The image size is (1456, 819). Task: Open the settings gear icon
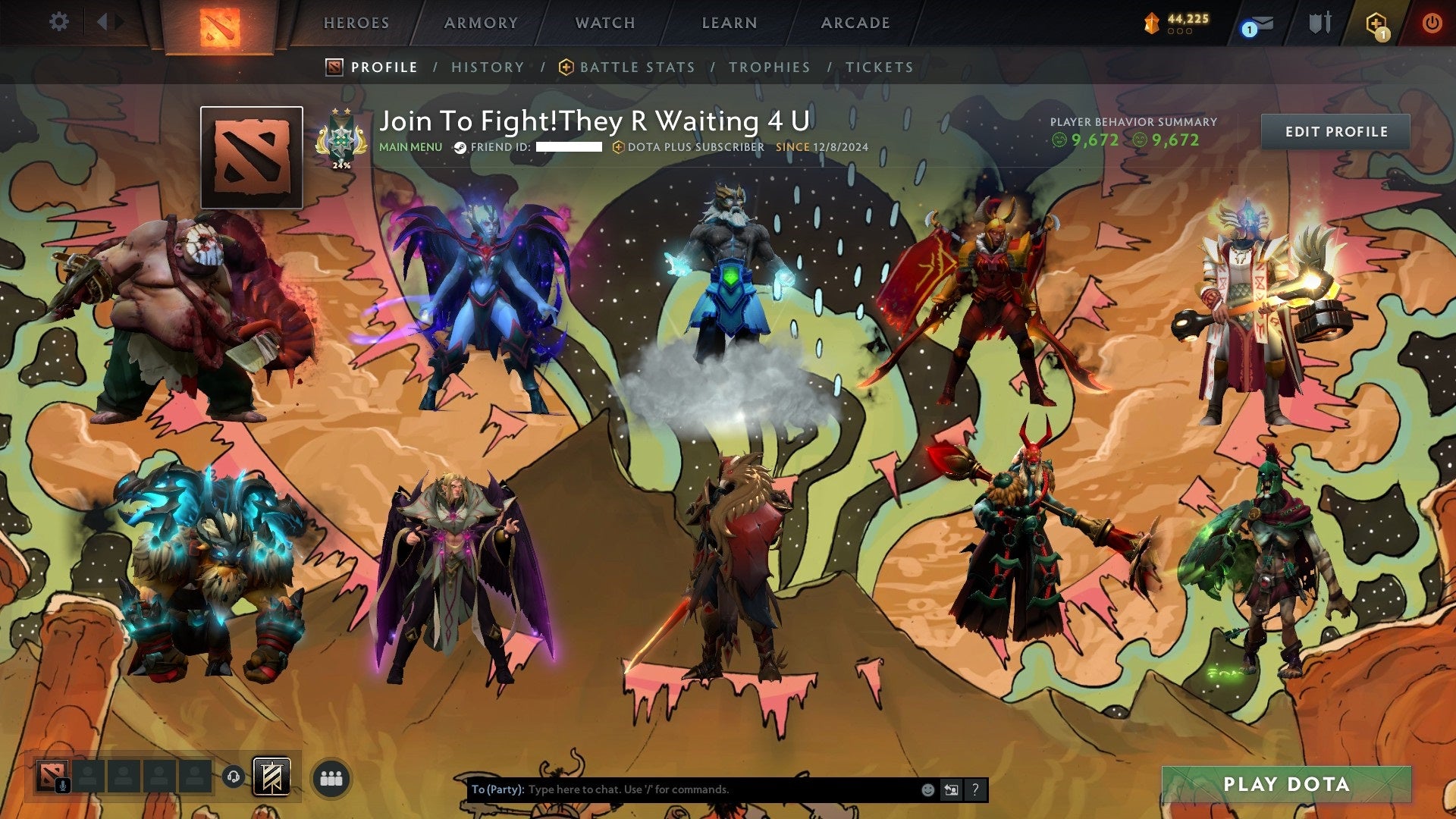(58, 22)
